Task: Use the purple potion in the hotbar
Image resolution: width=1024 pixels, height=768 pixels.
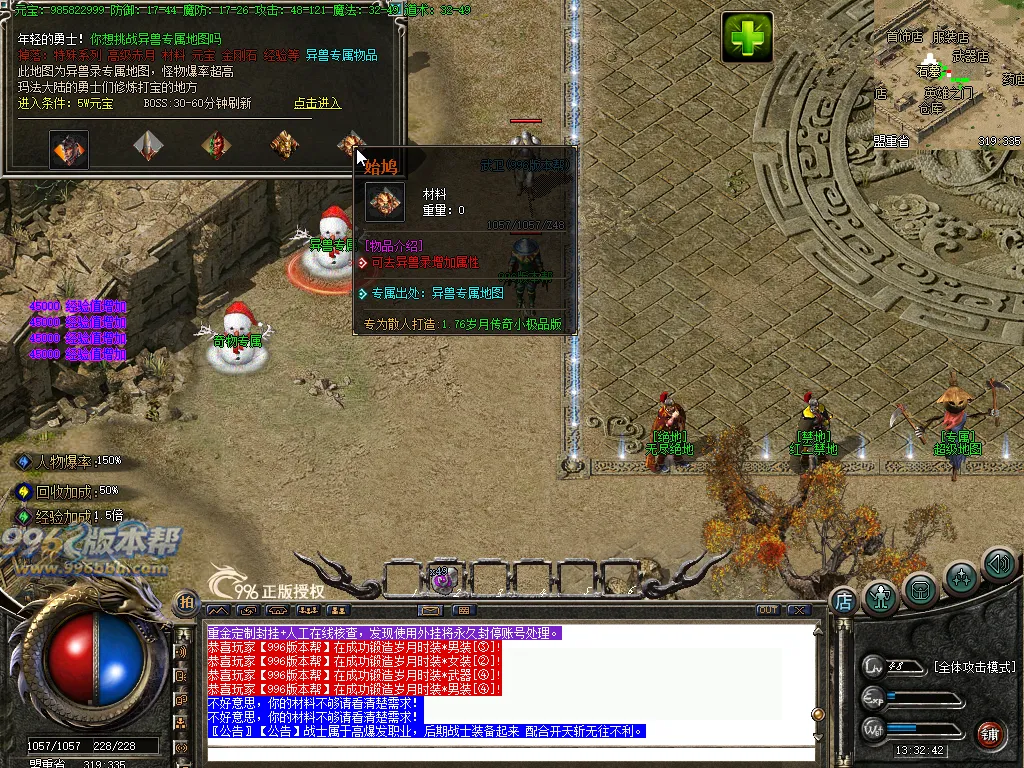Action: (x=443, y=578)
